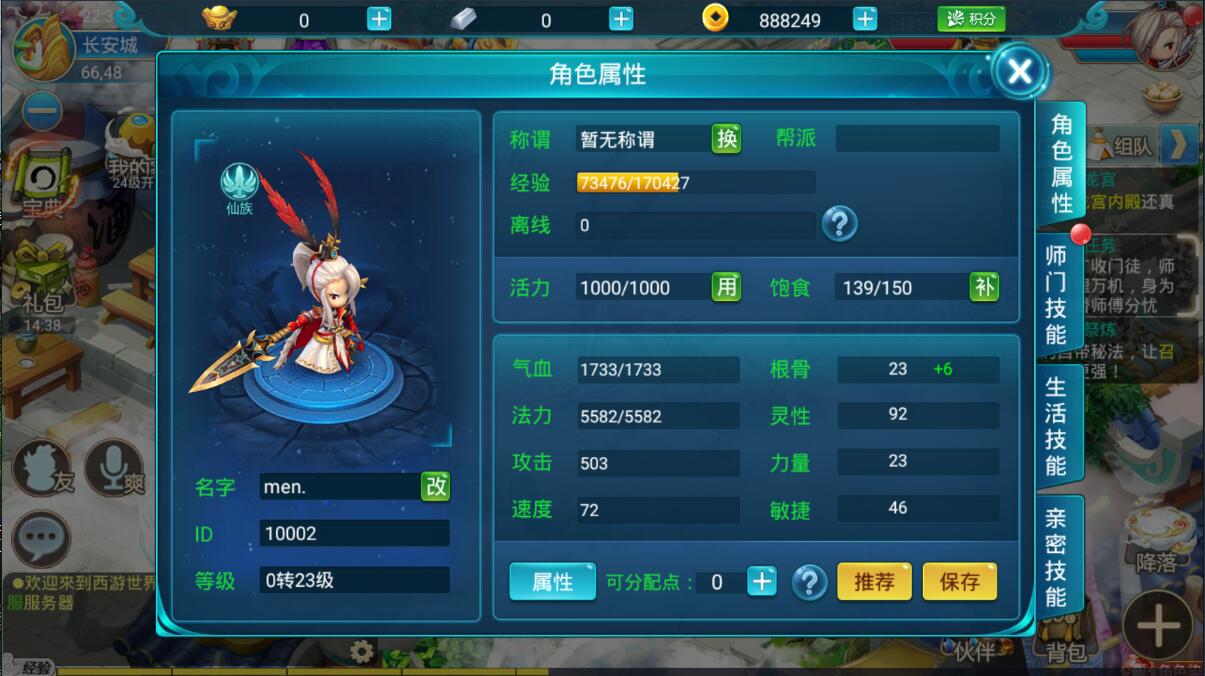Viewport: 1205px width, 676px height.
Task: Add gold ingots with the plus button
Action: coord(379,19)
